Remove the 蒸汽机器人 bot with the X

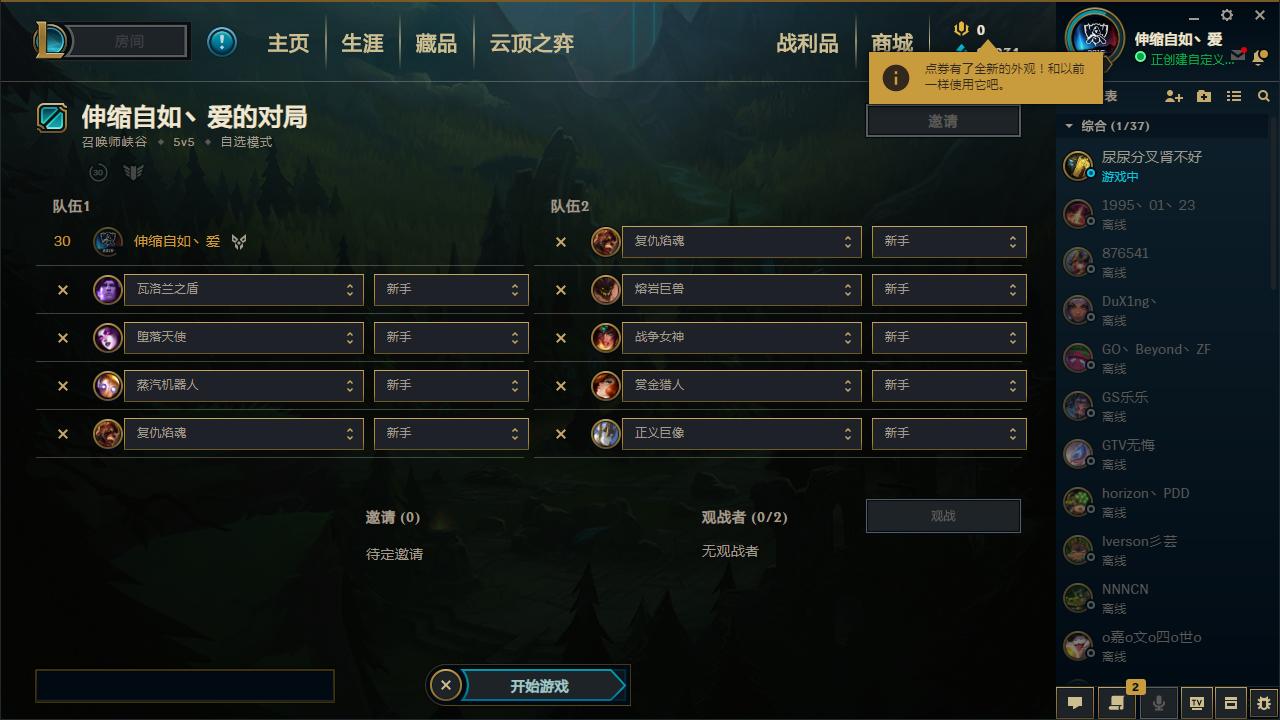(x=62, y=385)
